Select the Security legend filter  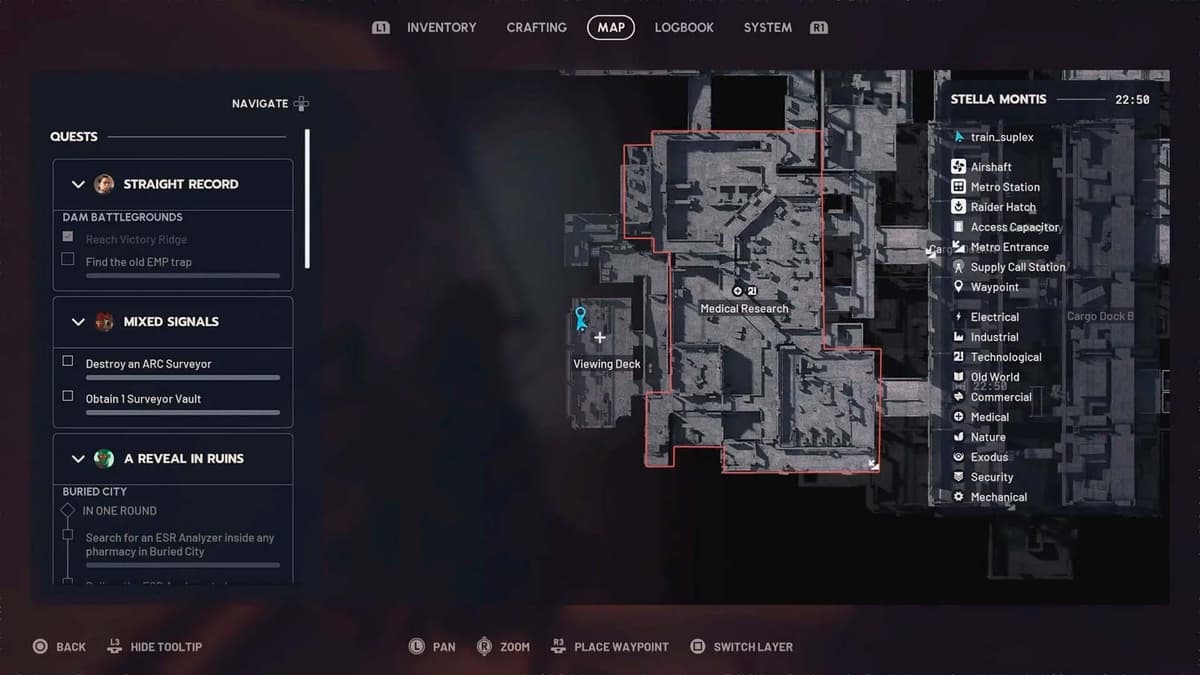point(991,477)
